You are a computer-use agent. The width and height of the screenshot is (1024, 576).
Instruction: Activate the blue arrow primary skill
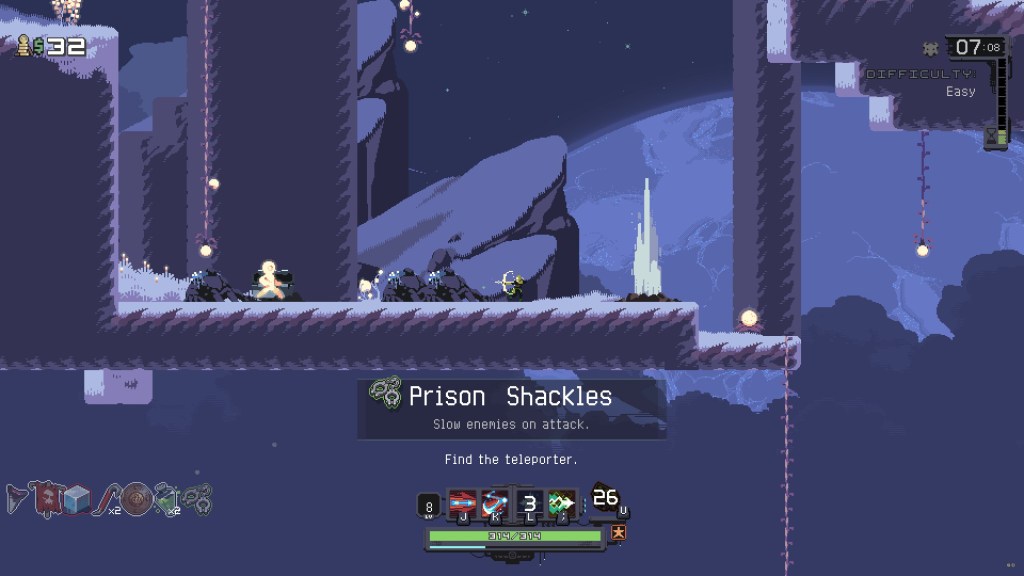[x=463, y=503]
